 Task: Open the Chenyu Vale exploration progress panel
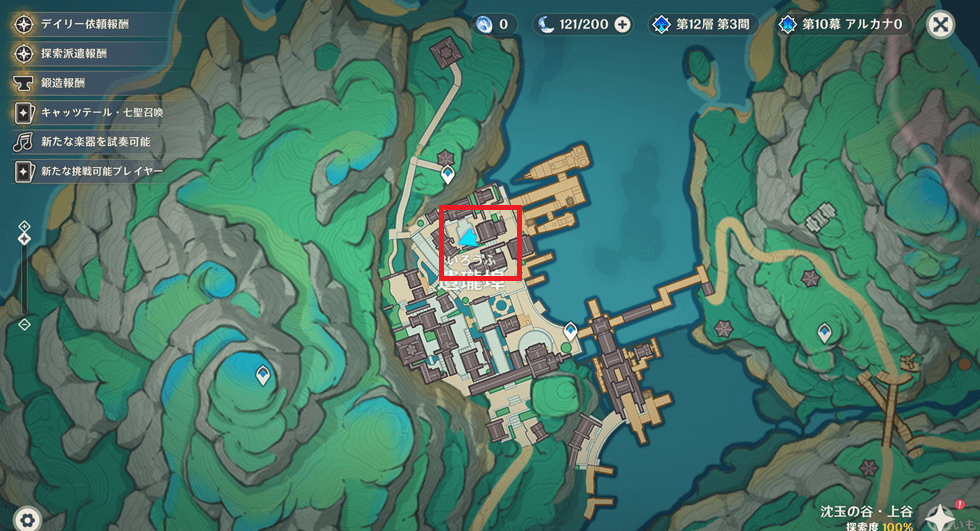[x=865, y=517]
